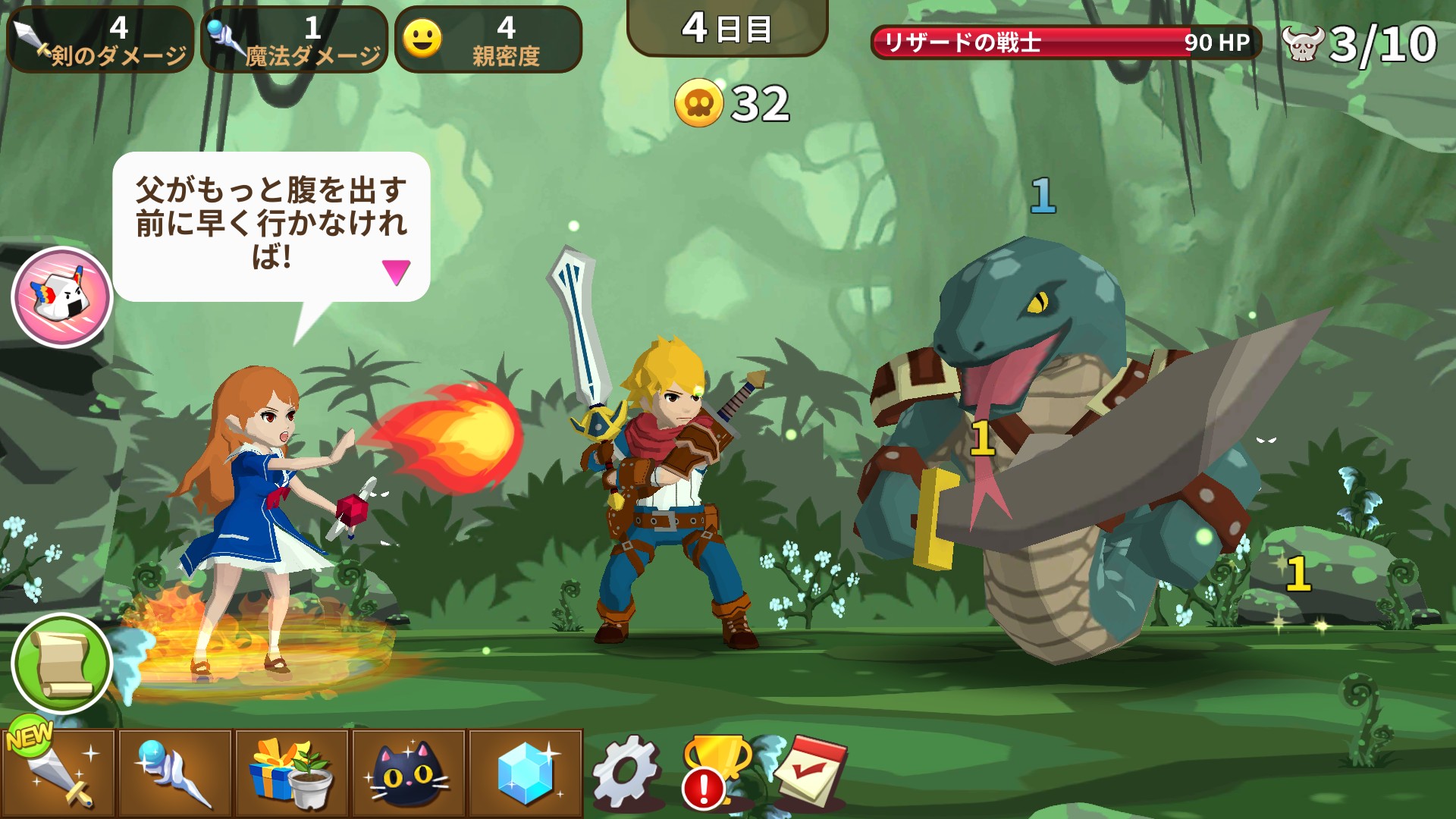
Task: Tap the sword damage stat panel
Action: pos(100,40)
